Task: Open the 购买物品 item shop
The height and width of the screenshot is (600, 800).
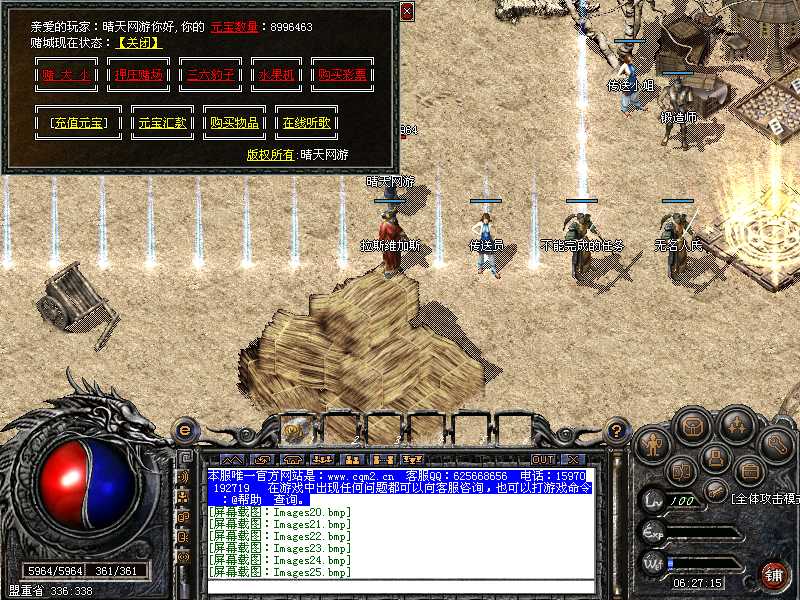Action: pyautogui.click(x=234, y=123)
